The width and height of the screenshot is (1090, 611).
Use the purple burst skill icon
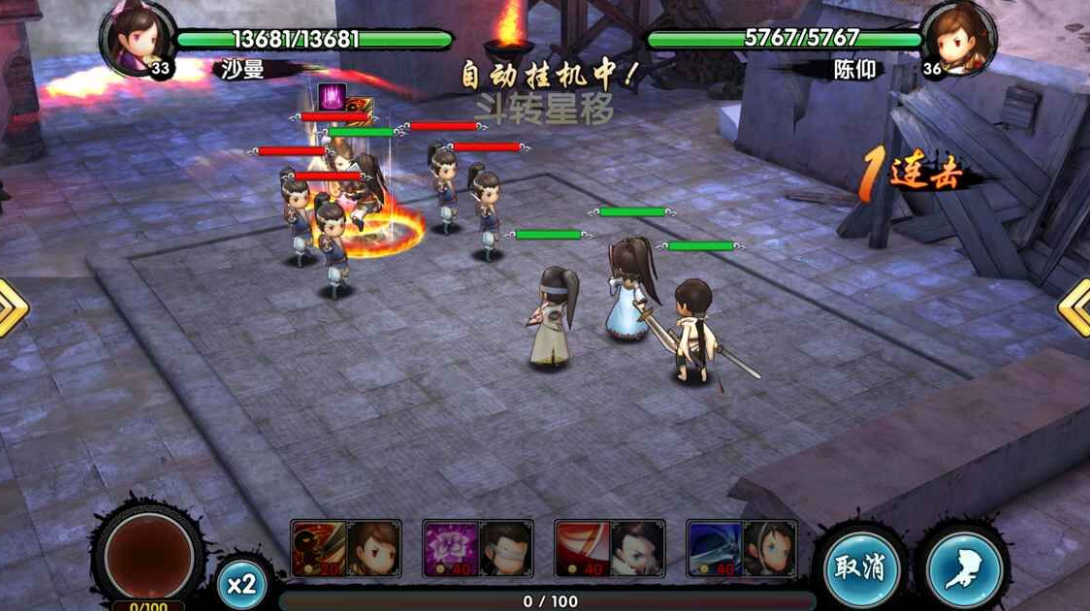tap(450, 548)
